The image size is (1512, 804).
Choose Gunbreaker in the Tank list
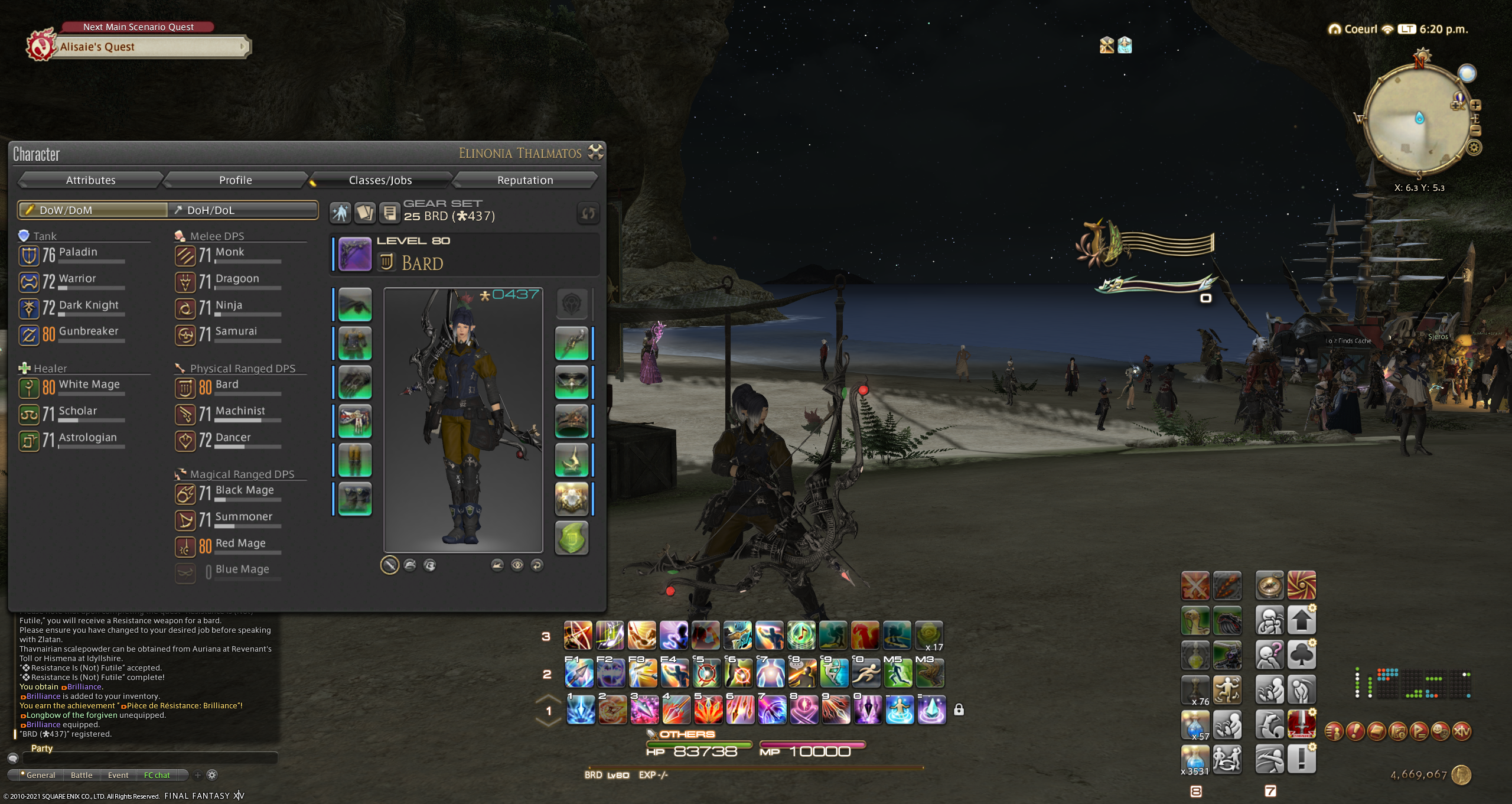click(x=87, y=332)
